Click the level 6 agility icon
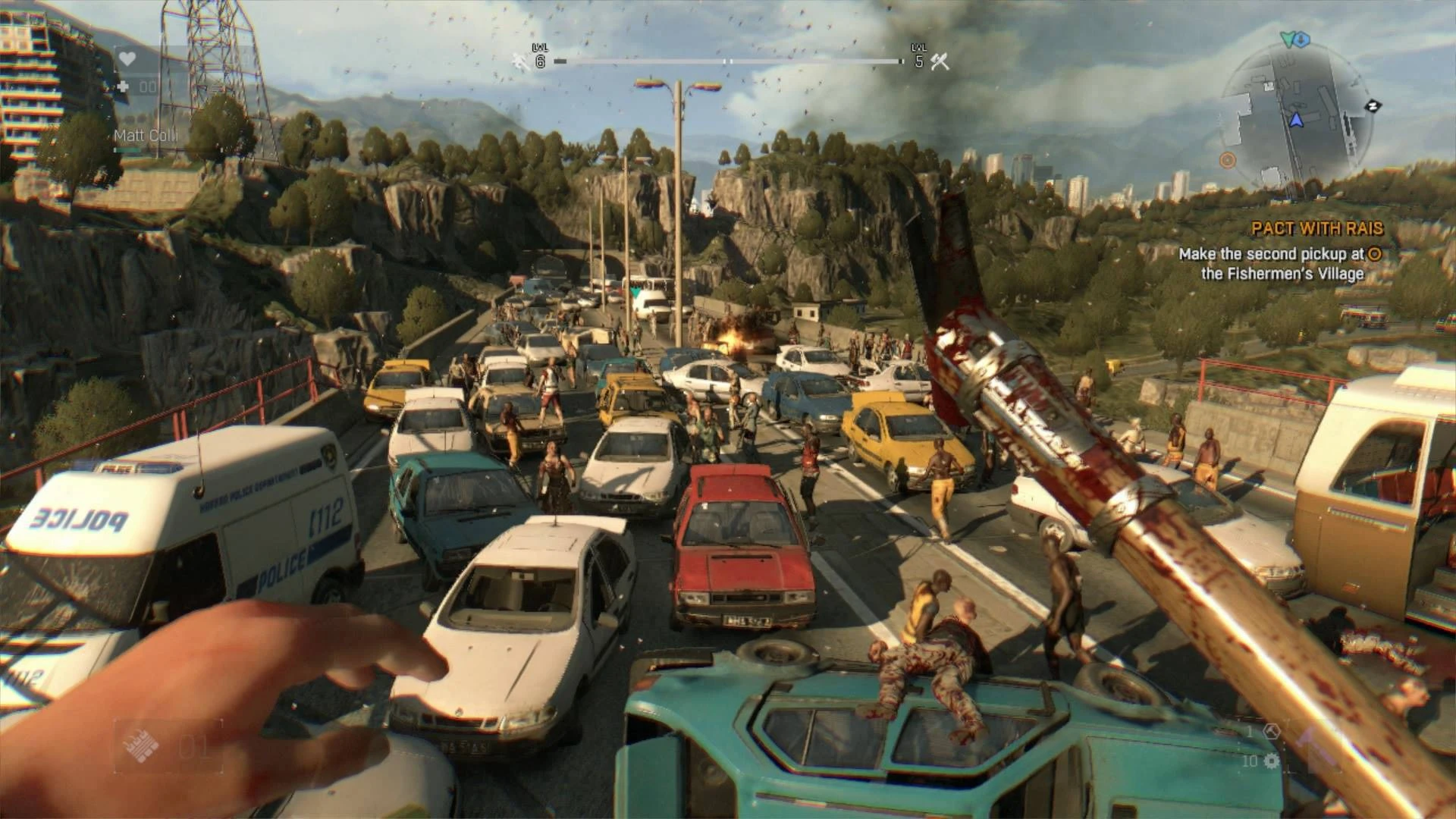 click(x=520, y=61)
